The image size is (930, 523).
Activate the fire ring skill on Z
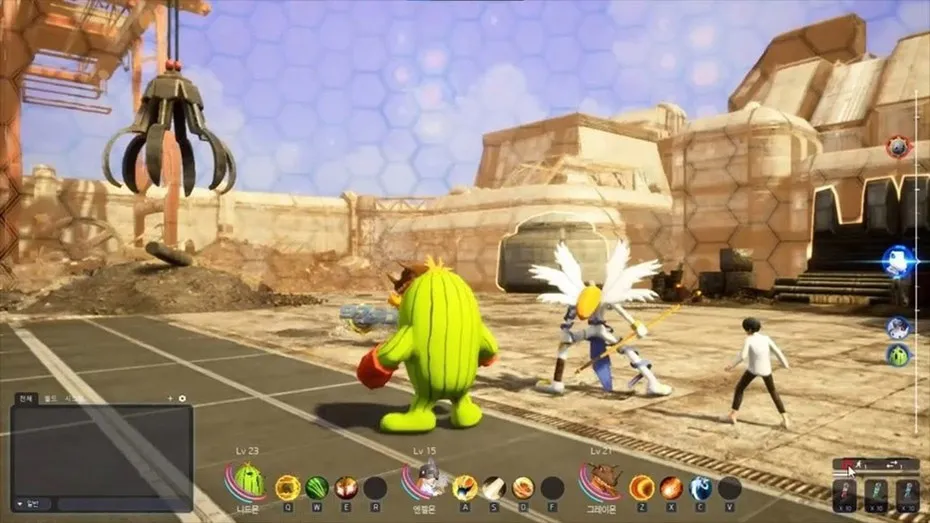641,487
